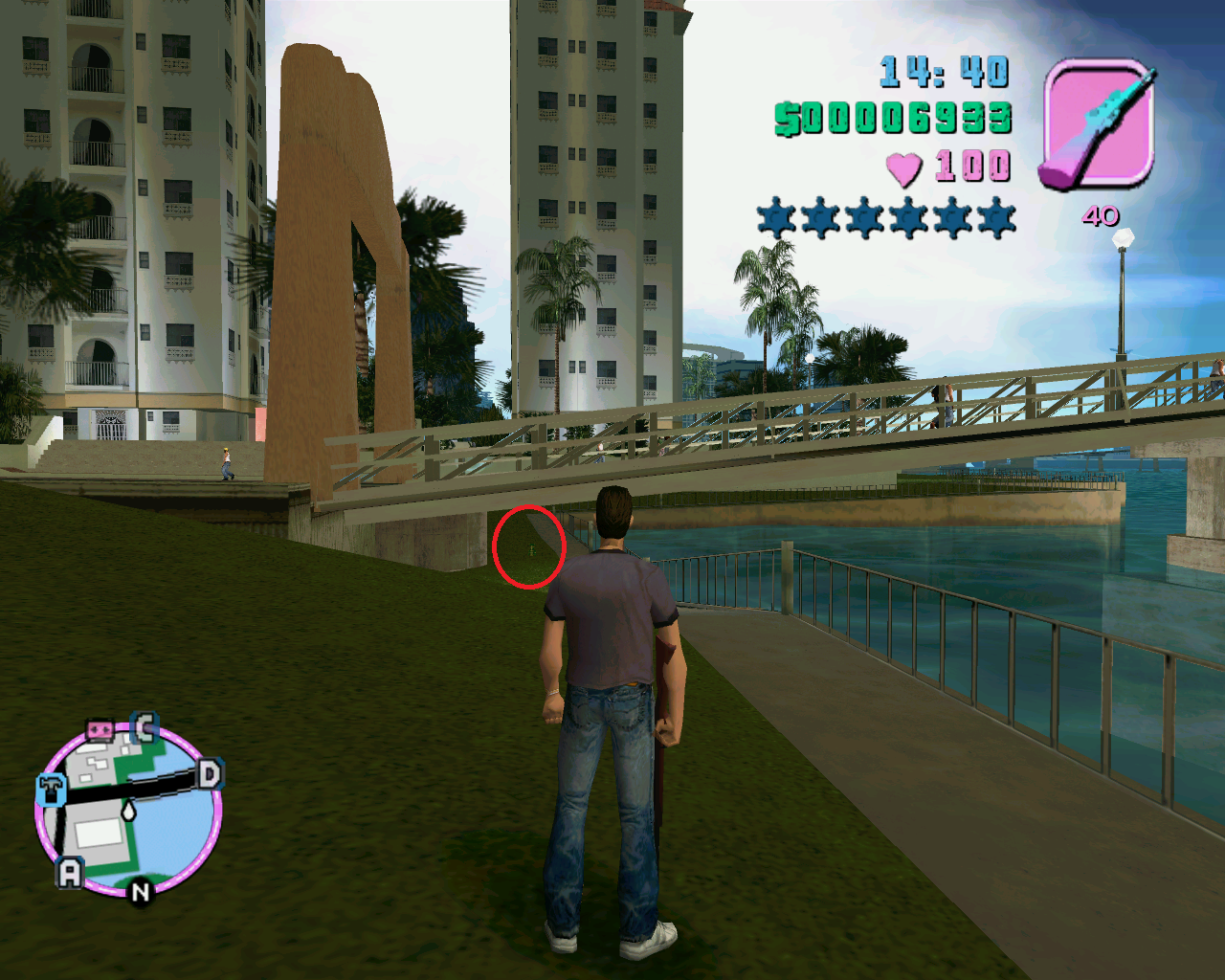This screenshot has width=1225, height=980.
Task: Select the letter A mission blip
Action: tap(70, 872)
